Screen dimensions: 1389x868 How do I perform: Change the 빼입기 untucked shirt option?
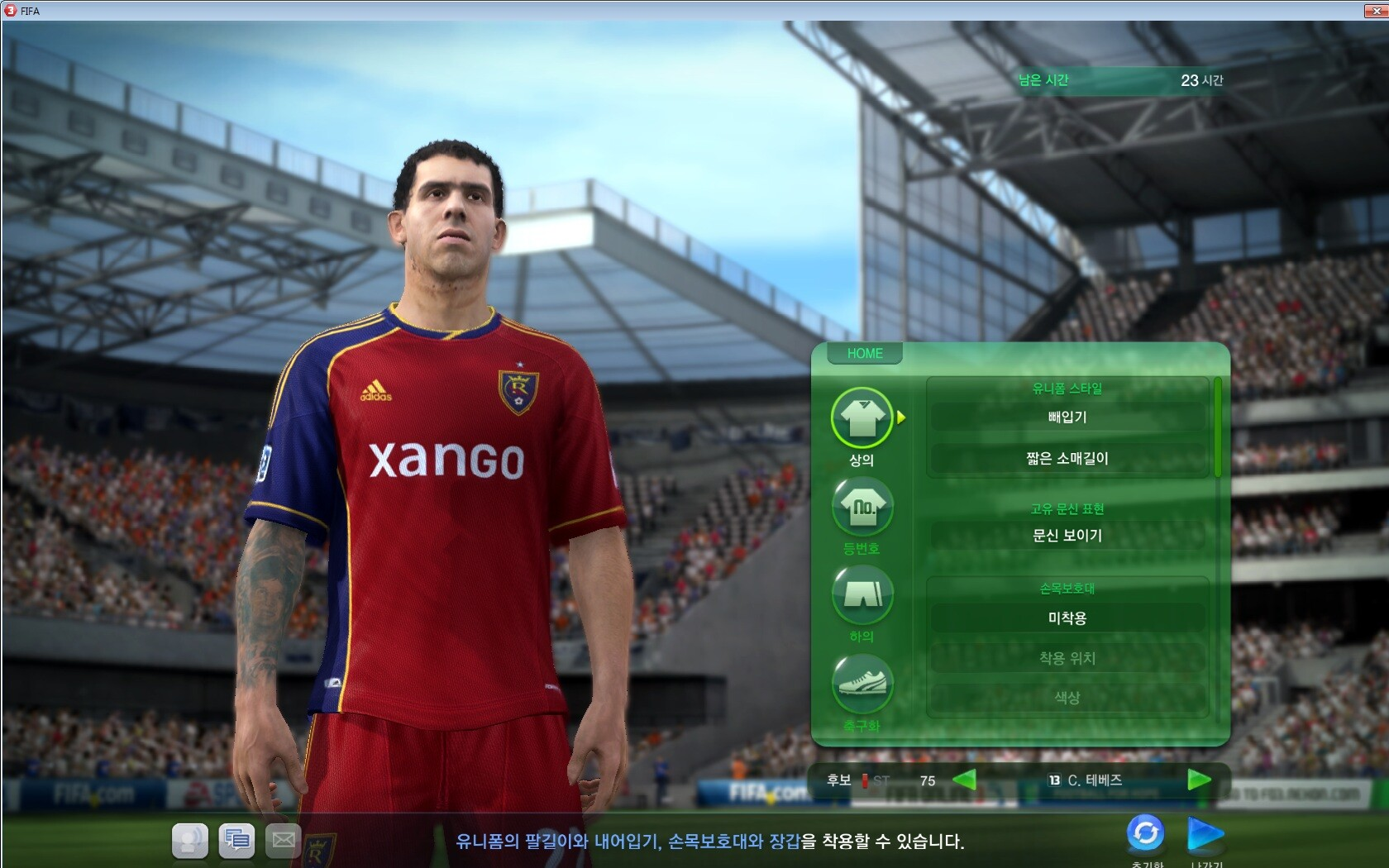1067,417
